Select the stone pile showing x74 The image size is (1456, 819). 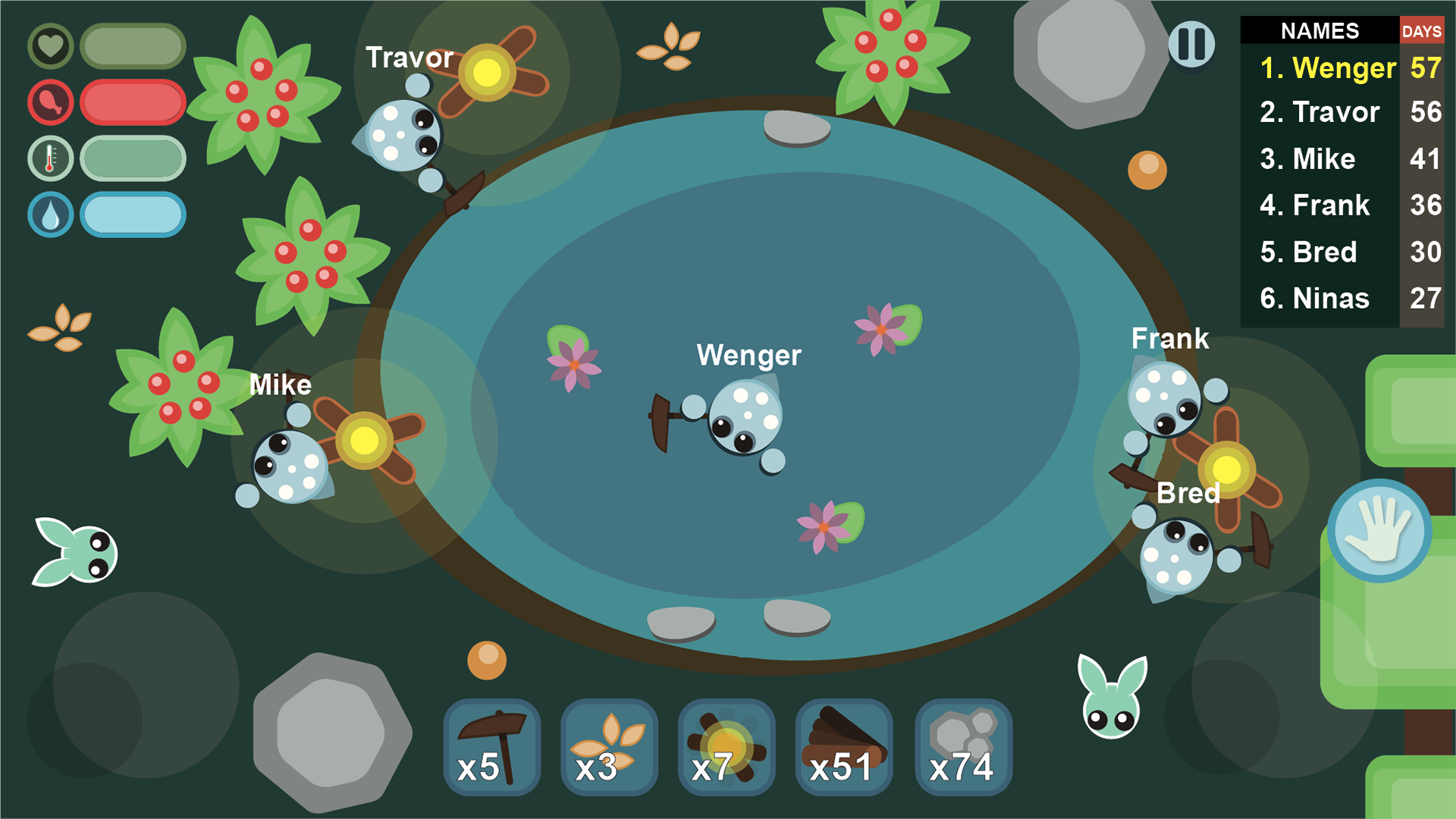coord(962,747)
